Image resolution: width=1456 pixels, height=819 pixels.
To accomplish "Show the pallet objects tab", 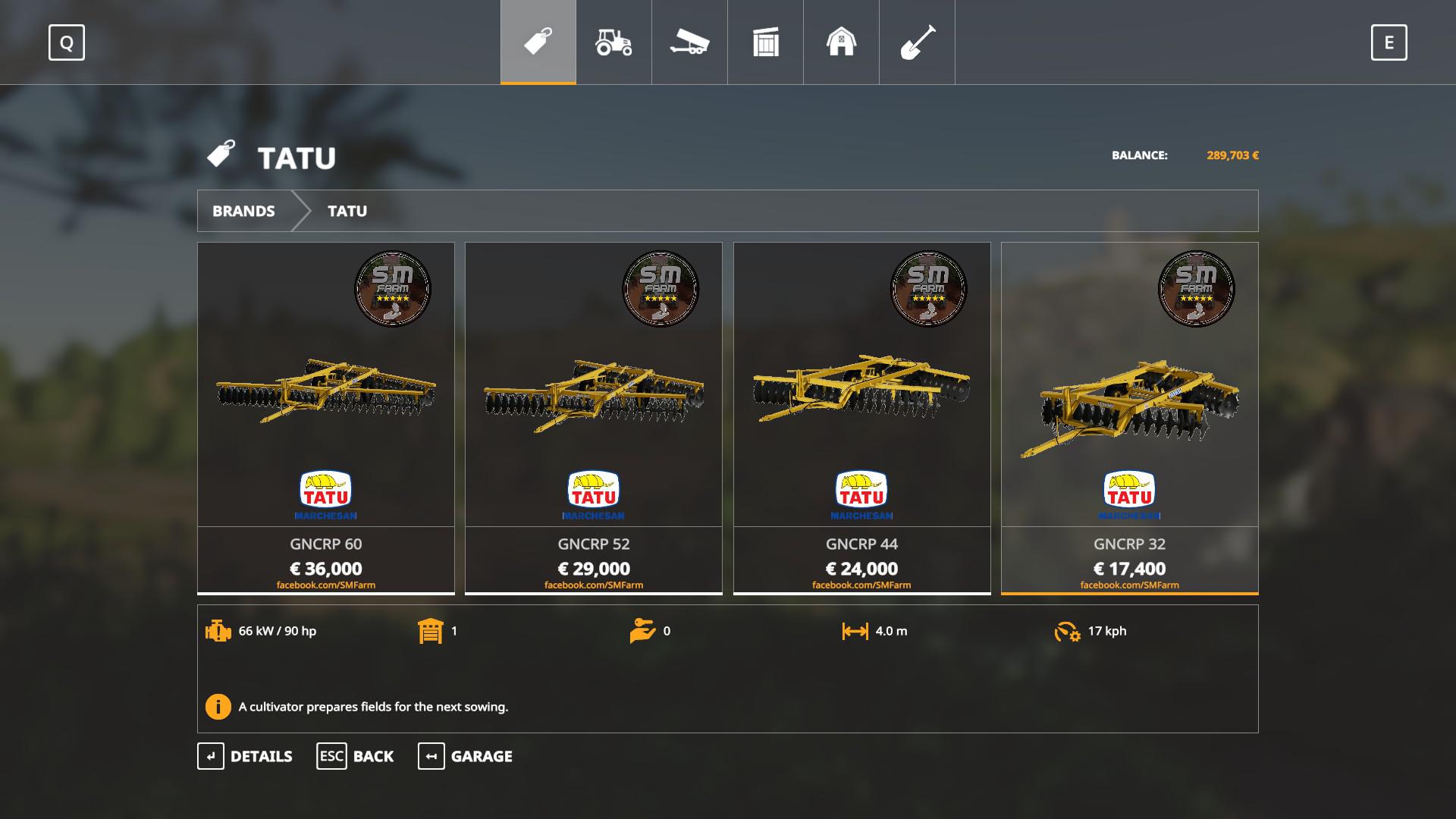I will pyautogui.click(x=765, y=42).
